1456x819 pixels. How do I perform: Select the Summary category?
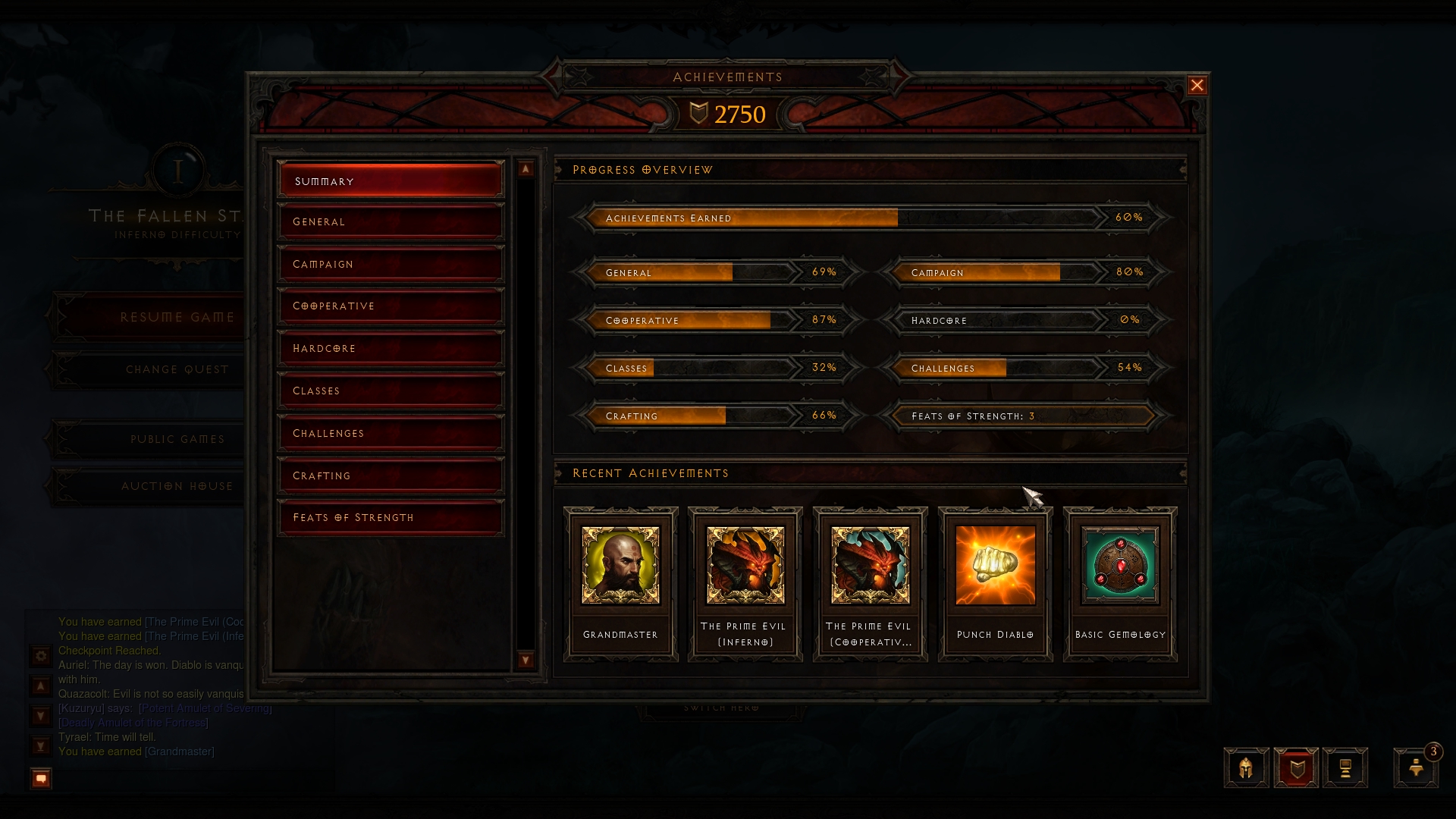click(391, 180)
